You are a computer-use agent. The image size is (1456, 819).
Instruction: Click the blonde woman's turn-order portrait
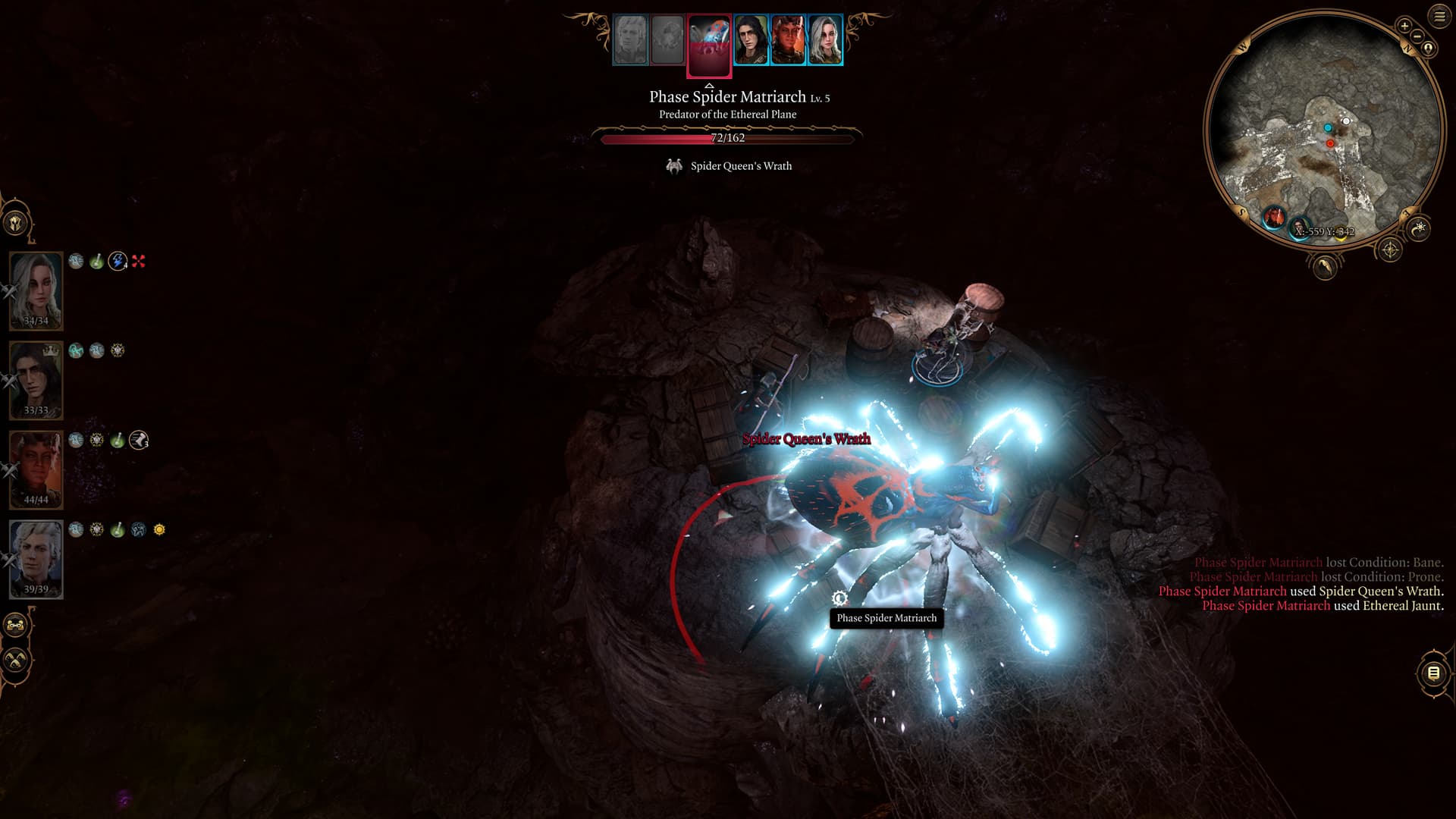tap(825, 39)
